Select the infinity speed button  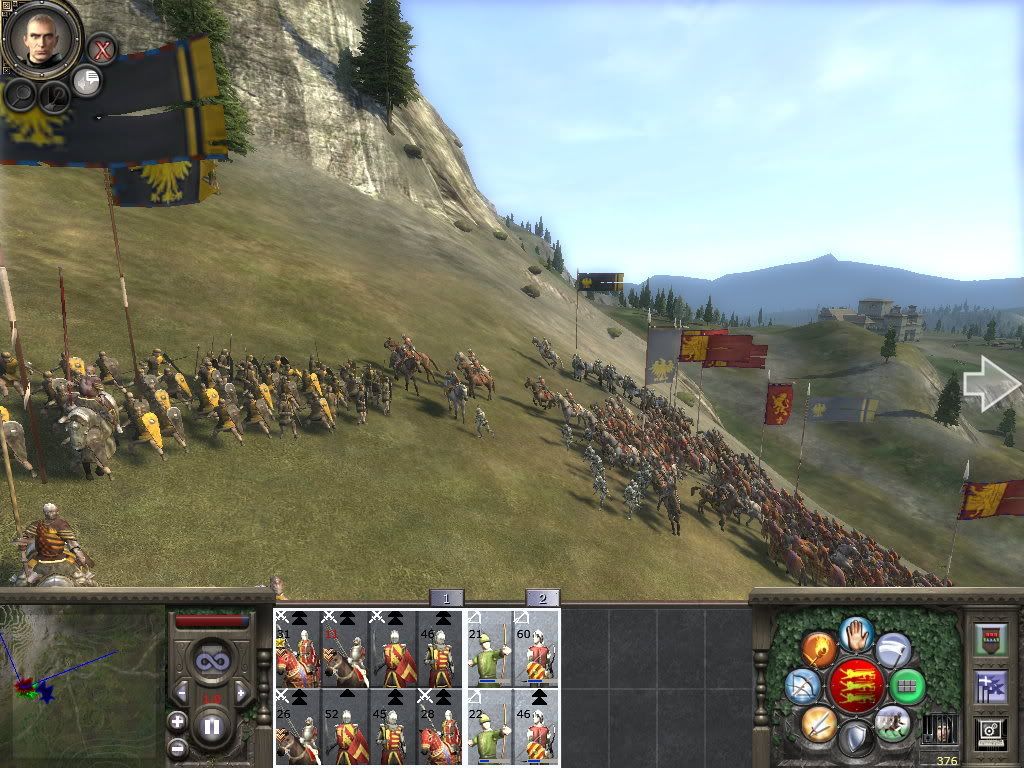tap(211, 661)
